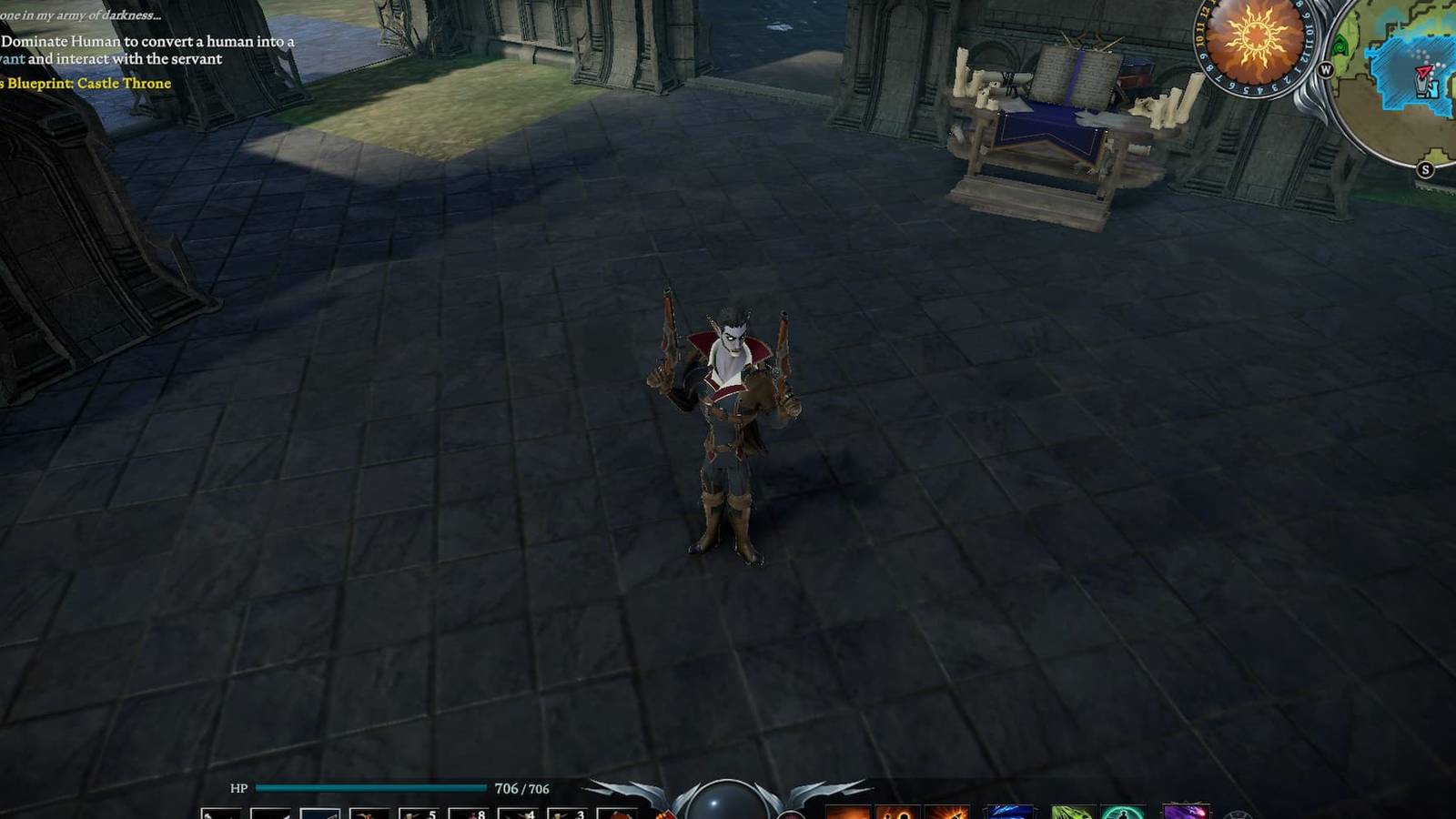Select the yellow Blueprint: Castle Throne quest reward
The image size is (1456, 819).
click(x=86, y=83)
